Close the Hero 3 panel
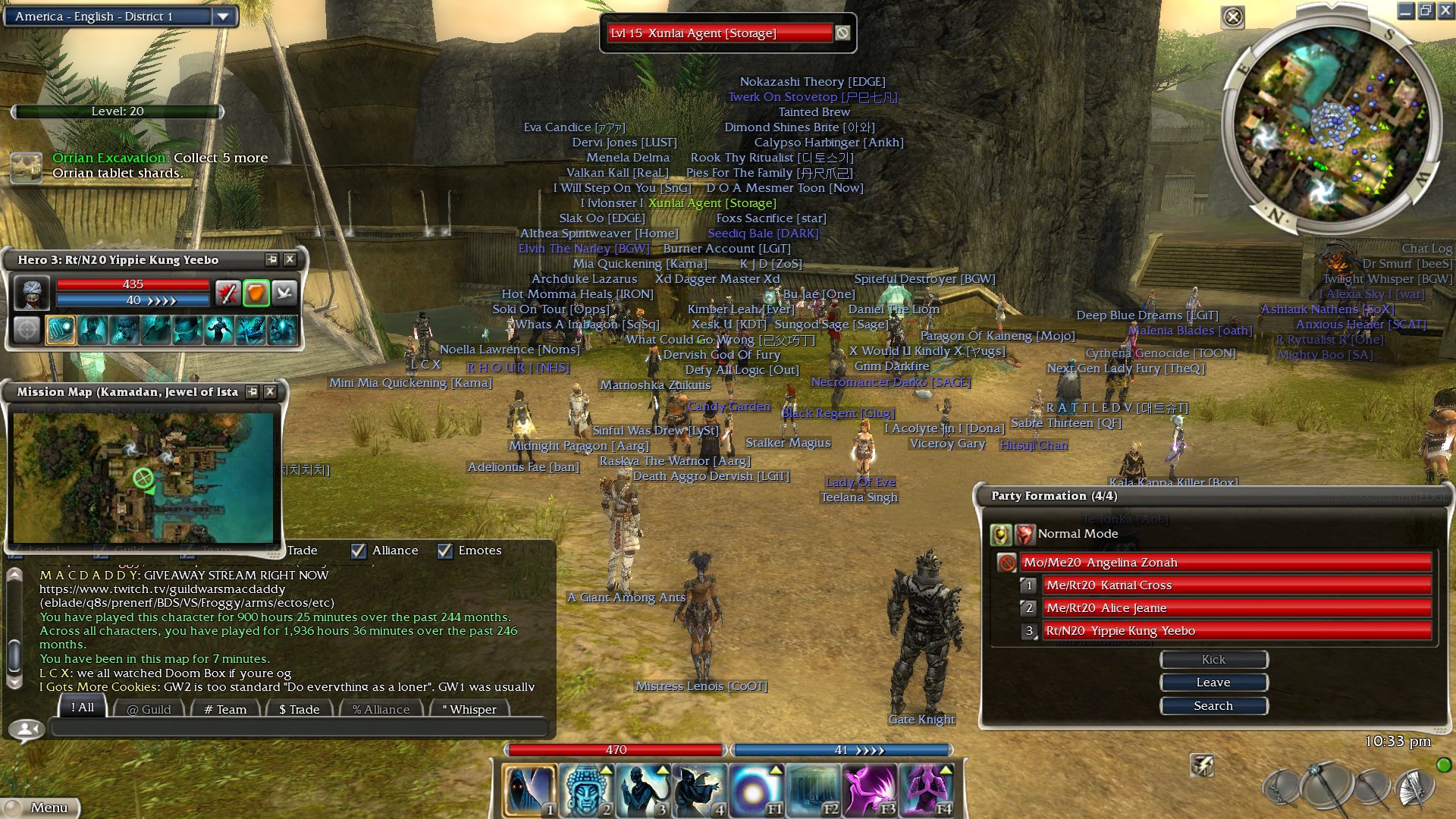The height and width of the screenshot is (819, 1456). click(x=290, y=259)
